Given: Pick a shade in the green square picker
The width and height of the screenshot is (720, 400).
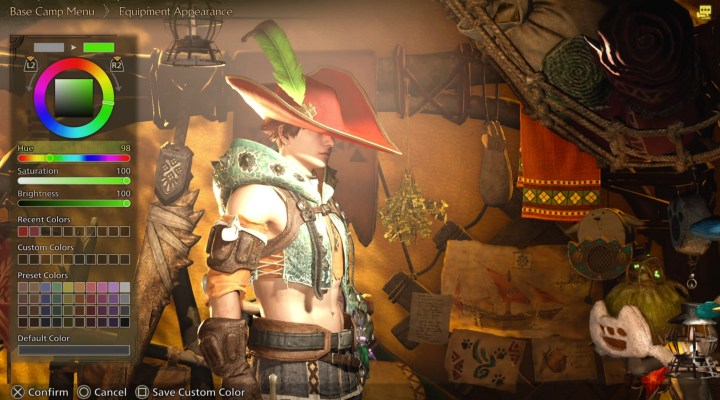Looking at the screenshot, I should (73, 97).
